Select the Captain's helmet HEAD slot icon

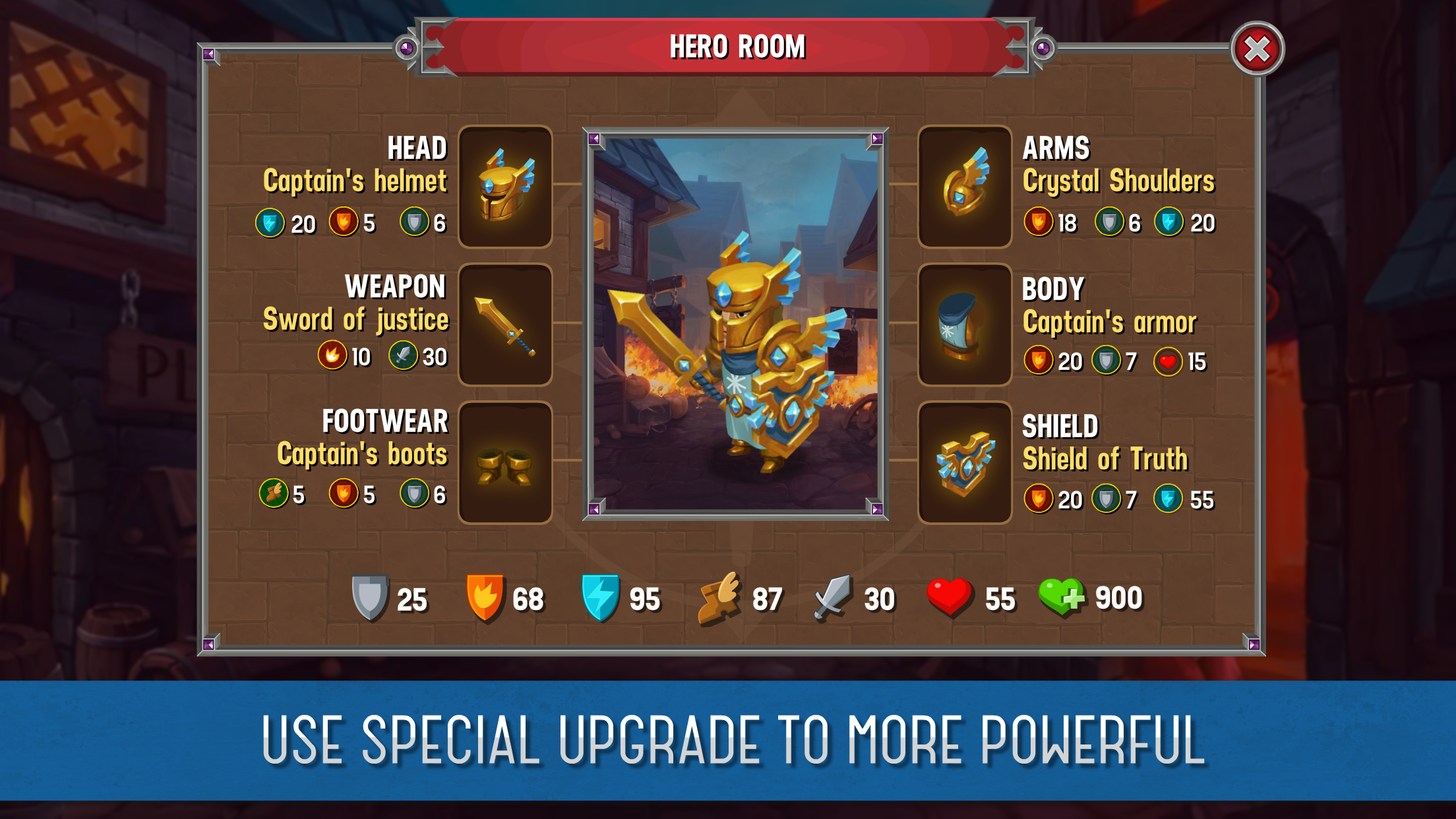(505, 189)
